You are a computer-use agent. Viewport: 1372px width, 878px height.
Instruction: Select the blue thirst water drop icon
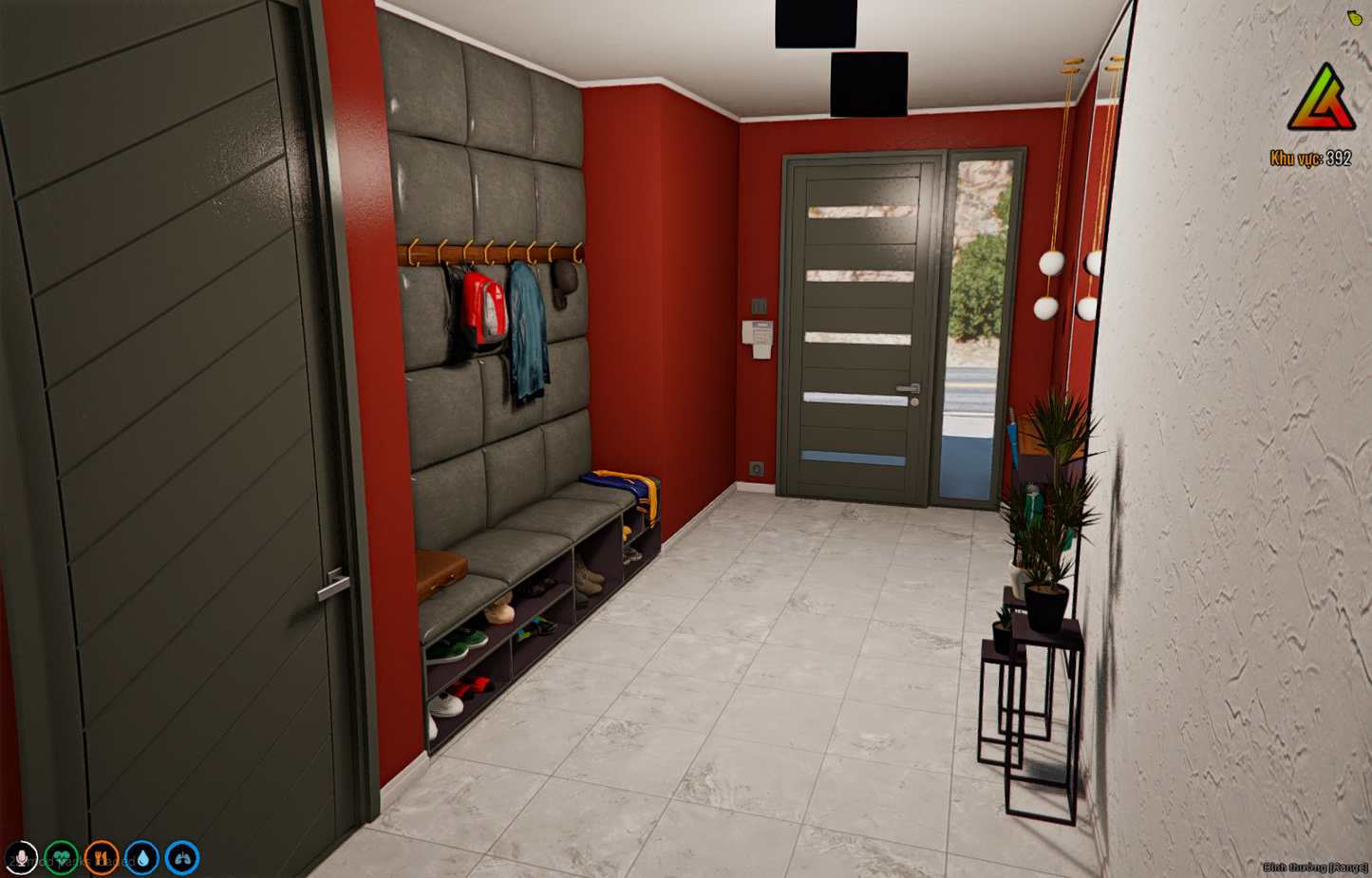point(141,857)
